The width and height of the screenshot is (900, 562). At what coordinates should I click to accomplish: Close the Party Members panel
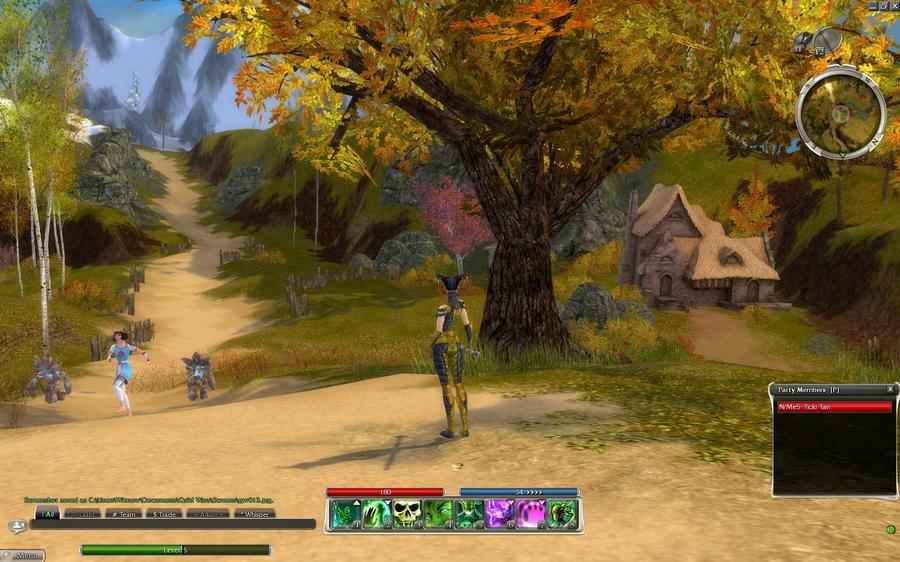(x=890, y=388)
